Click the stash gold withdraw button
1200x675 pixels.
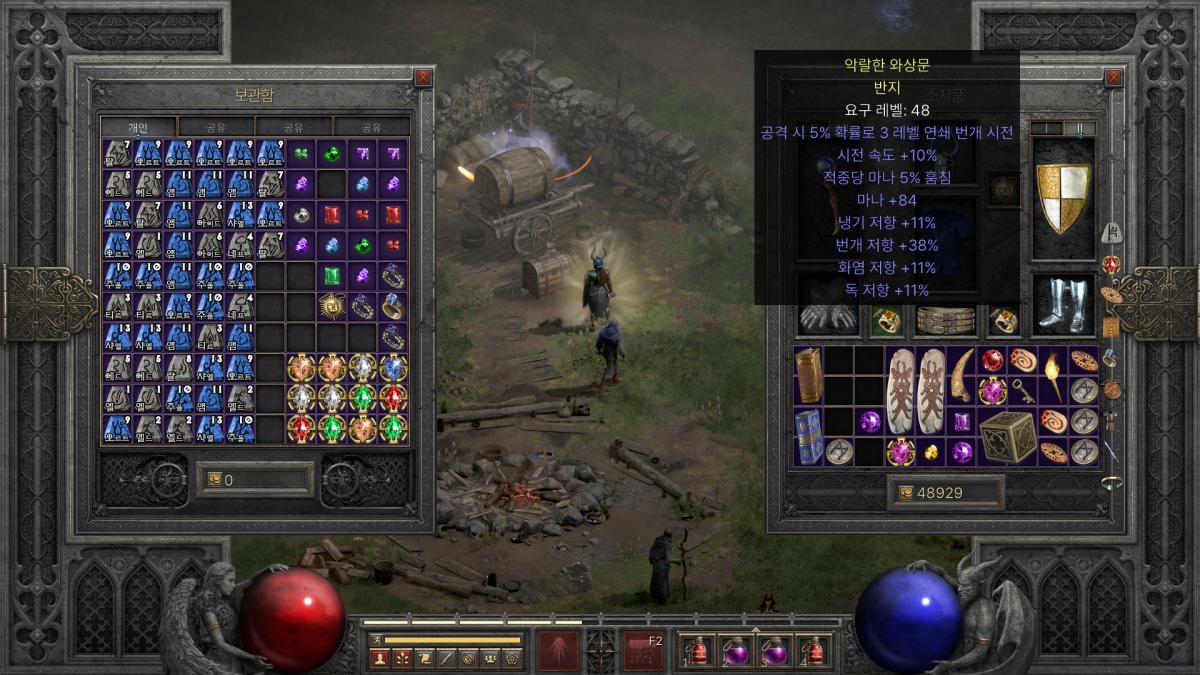(255, 480)
